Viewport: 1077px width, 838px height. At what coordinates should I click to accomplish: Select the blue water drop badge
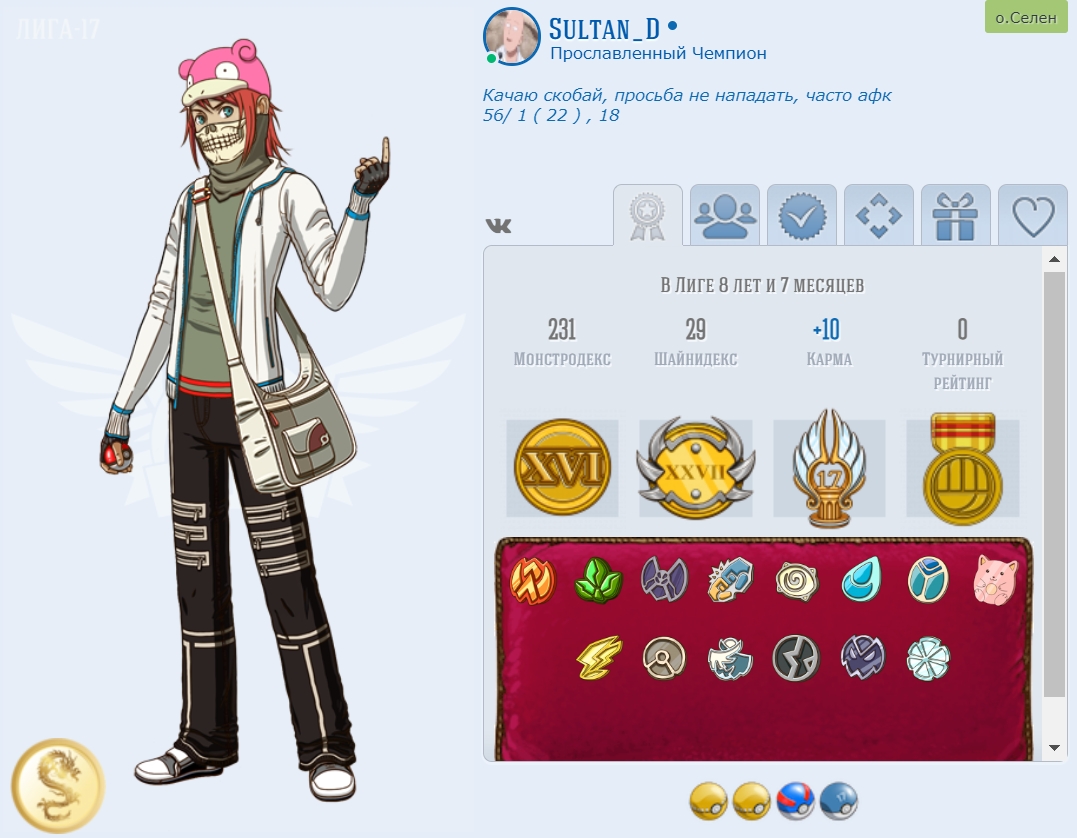point(861,580)
